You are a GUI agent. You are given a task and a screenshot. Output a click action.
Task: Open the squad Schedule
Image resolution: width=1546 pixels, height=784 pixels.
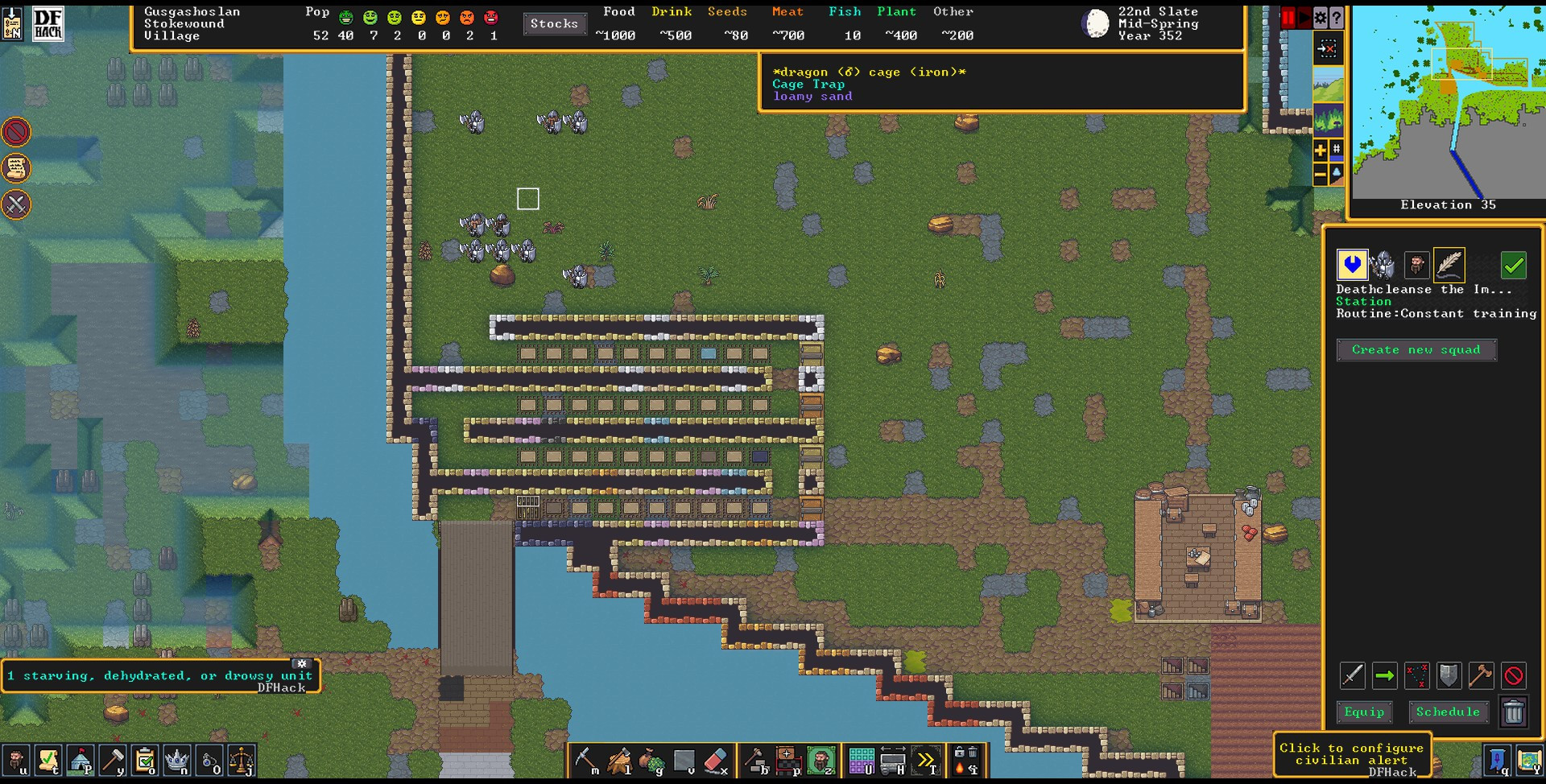pos(1447,712)
